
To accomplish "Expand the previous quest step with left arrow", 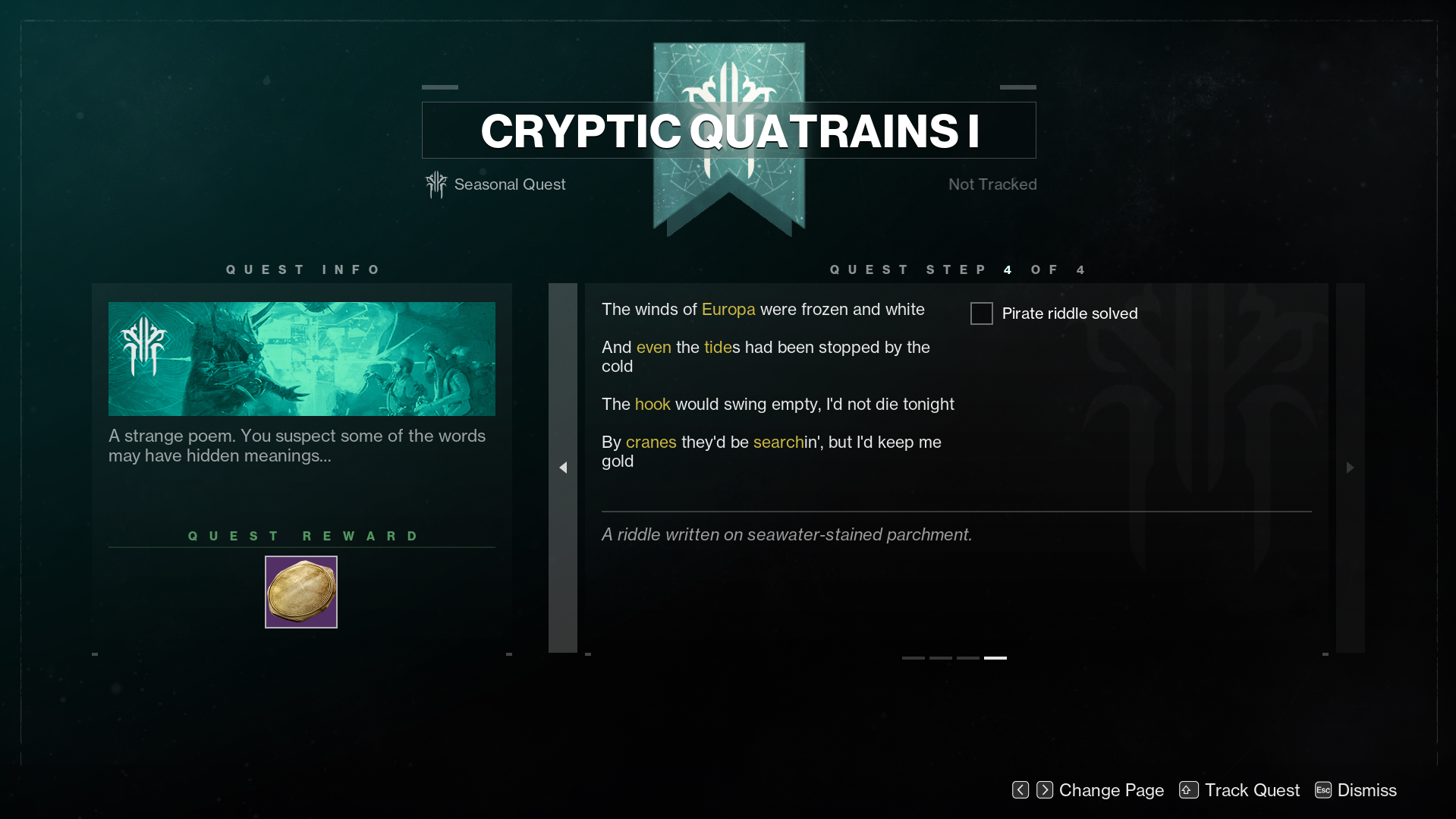I will click(564, 468).
